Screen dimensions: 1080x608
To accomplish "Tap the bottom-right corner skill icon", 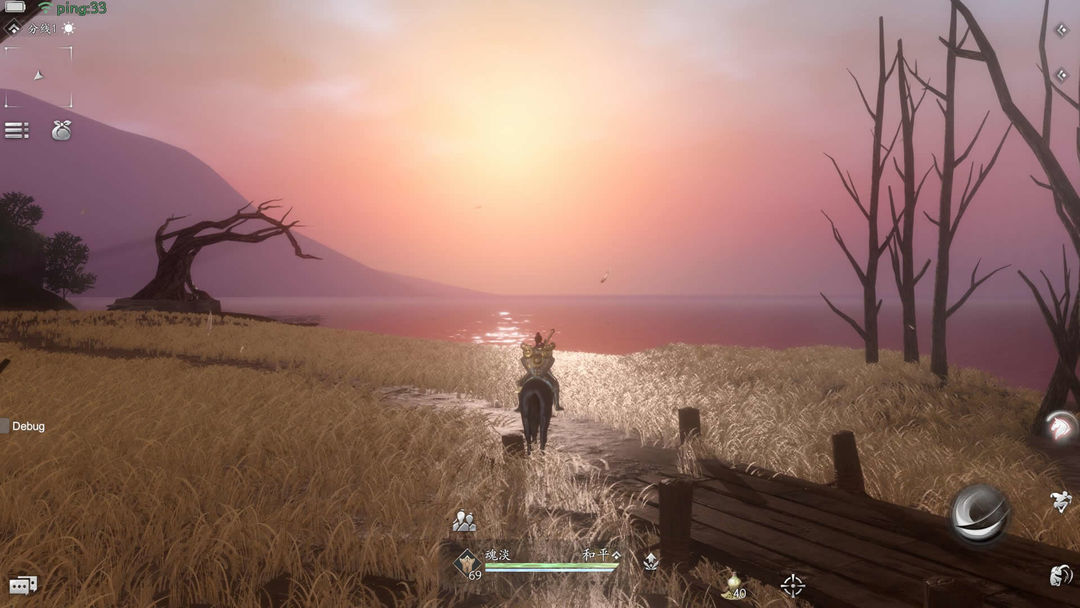I will (1061, 574).
